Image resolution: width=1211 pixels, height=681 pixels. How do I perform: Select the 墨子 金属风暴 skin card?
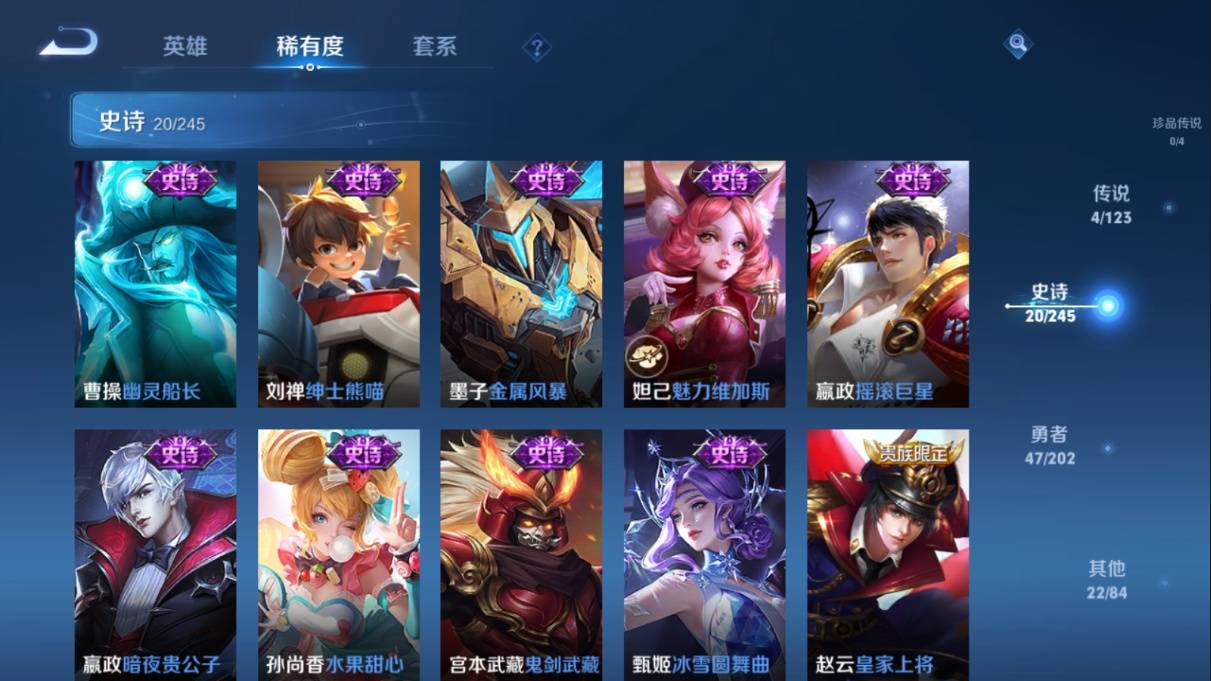tap(521, 284)
